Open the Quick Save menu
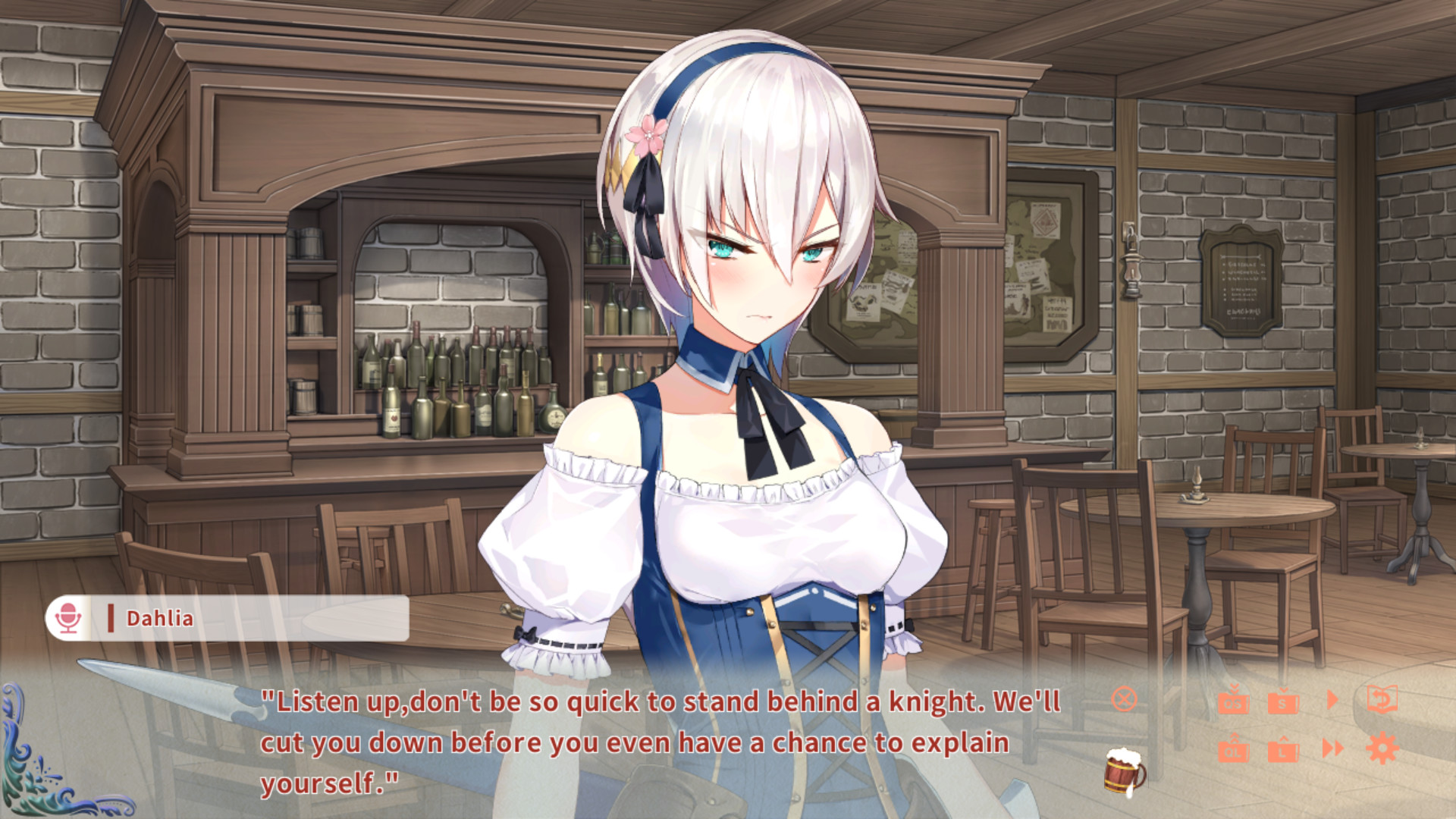This screenshot has height=819, width=1456. click(1234, 703)
